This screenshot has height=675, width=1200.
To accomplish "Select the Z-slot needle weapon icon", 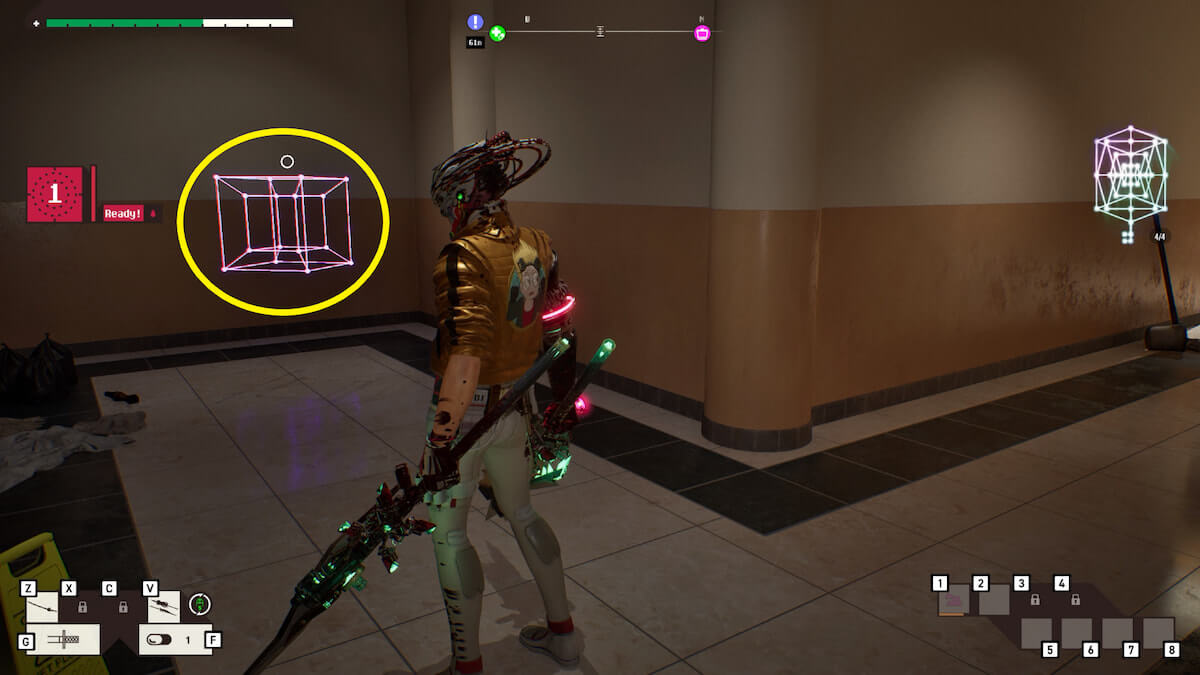I will [x=42, y=606].
